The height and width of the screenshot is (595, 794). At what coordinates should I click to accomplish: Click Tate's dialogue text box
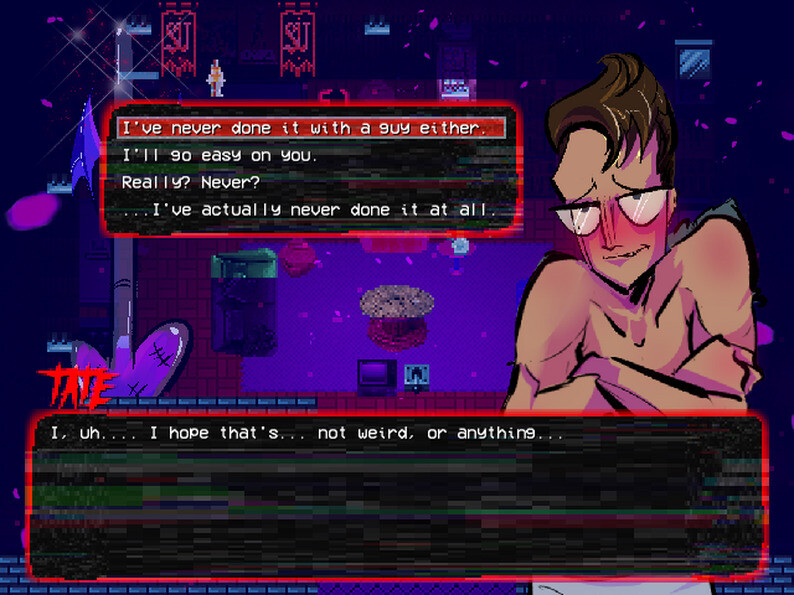coord(398,494)
